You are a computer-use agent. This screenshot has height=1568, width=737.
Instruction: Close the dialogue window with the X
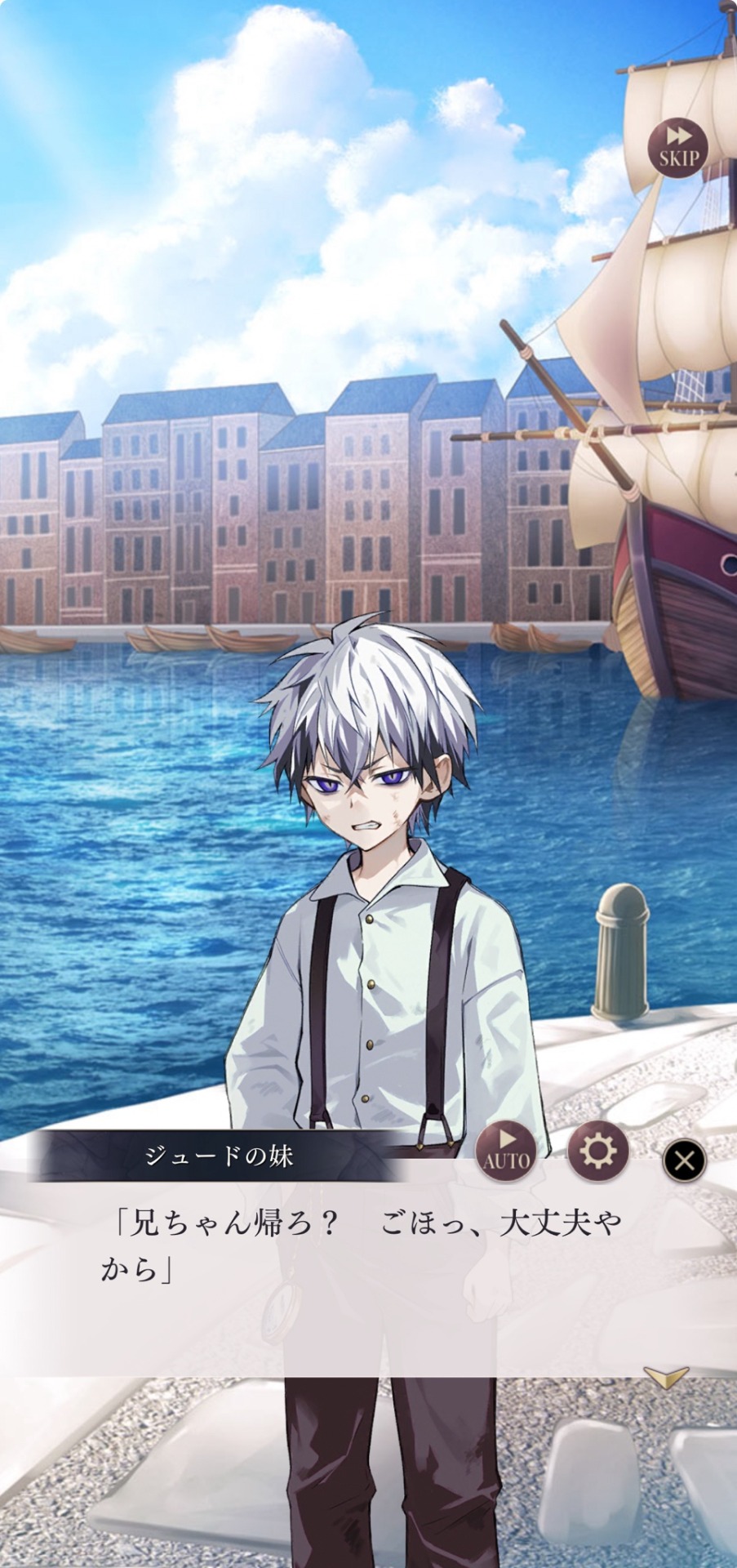684,1160
